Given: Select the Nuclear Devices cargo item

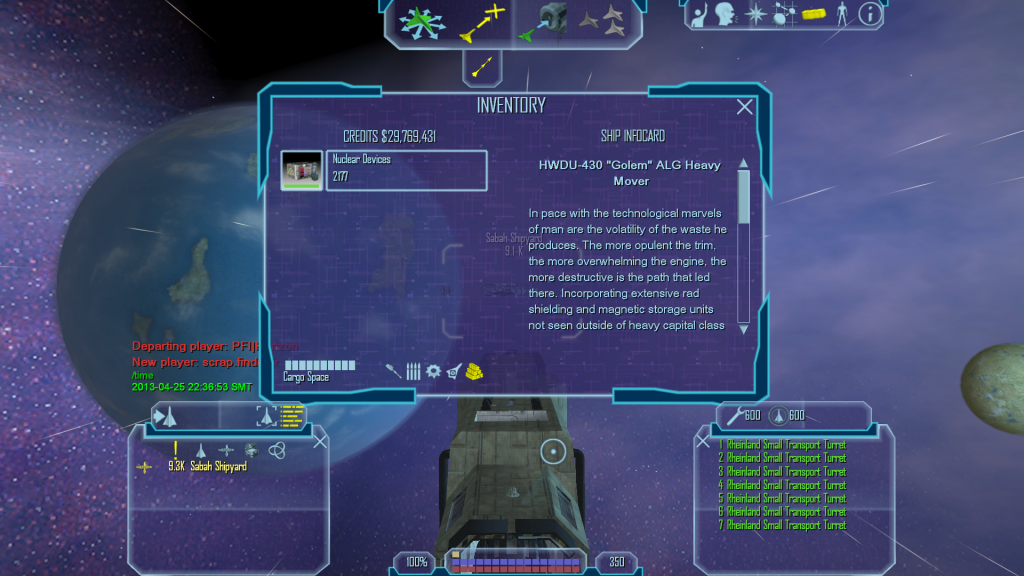Looking at the screenshot, I should [x=384, y=170].
